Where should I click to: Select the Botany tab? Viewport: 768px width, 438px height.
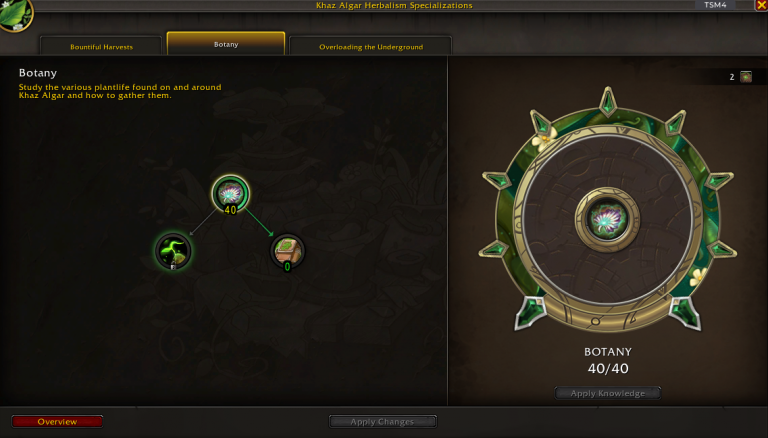click(226, 44)
